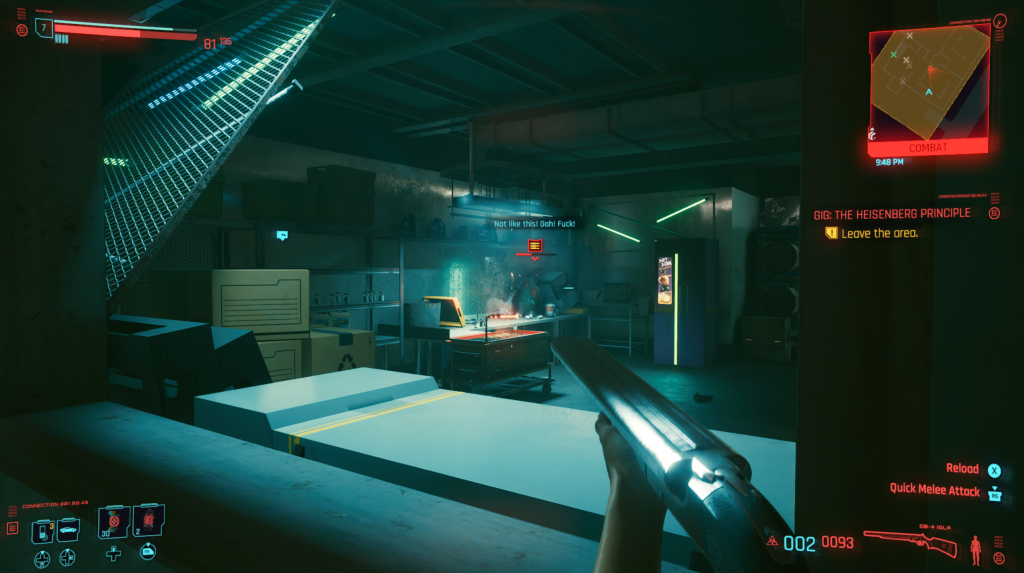Click the DB-4 Igla shotgun weapon icon
The width and height of the screenshot is (1024, 573).
pos(910,545)
